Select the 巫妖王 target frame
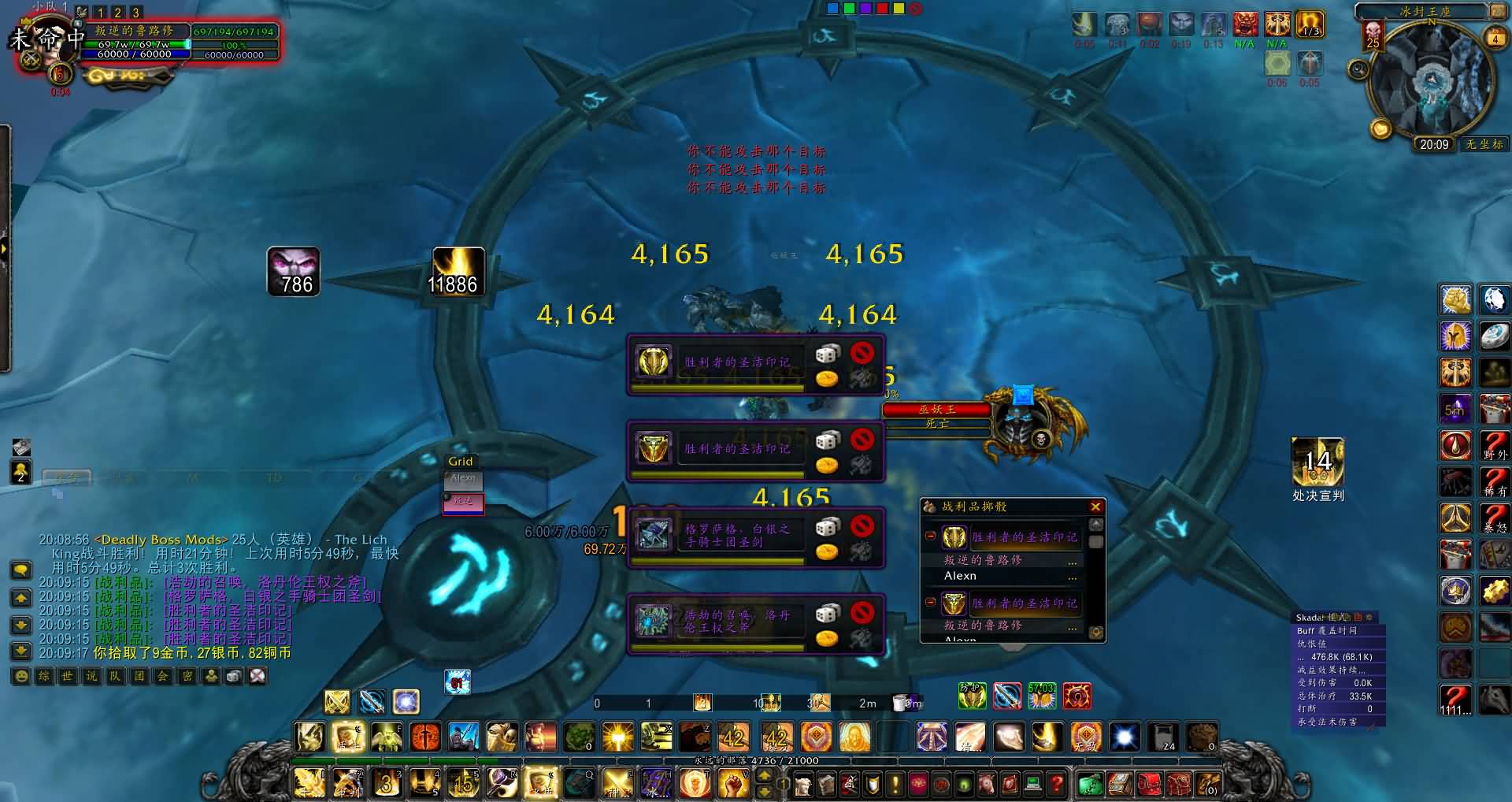The height and width of the screenshot is (802, 1512). point(936,410)
